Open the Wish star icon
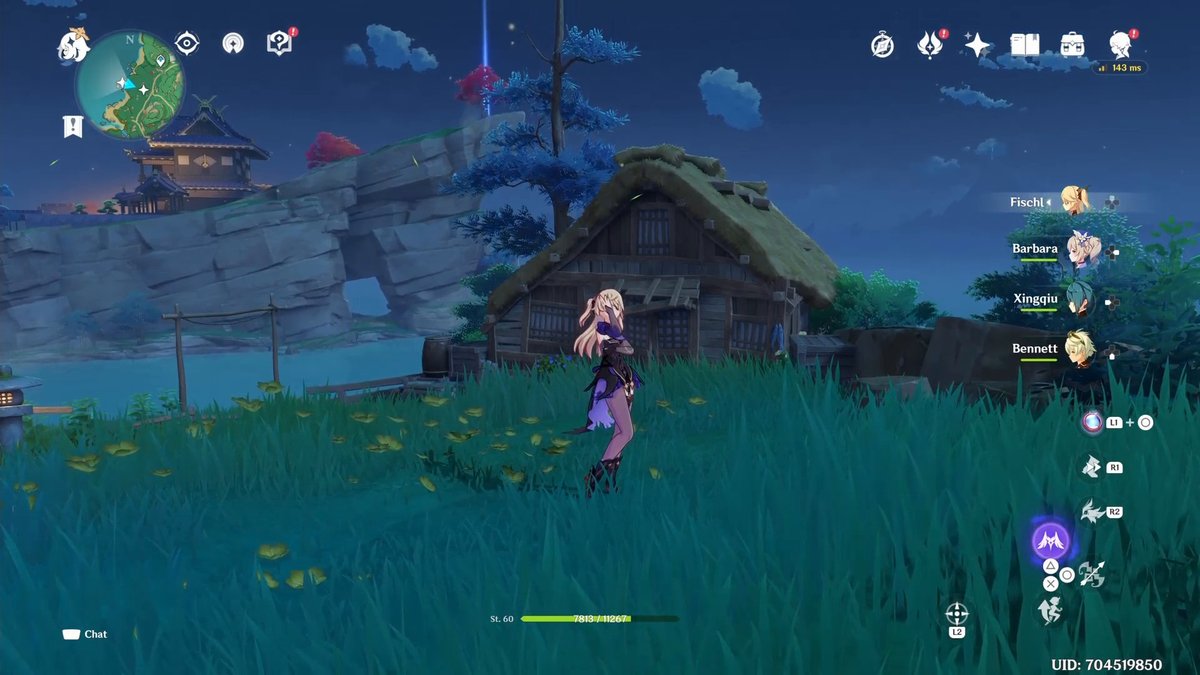Image resolution: width=1200 pixels, height=675 pixels. coord(977,45)
